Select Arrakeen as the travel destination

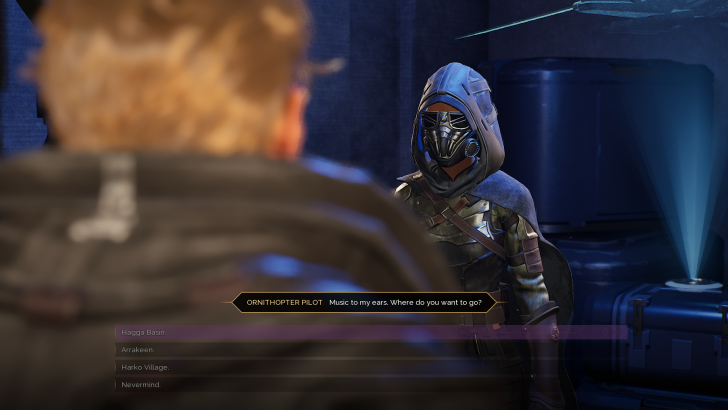138,349
